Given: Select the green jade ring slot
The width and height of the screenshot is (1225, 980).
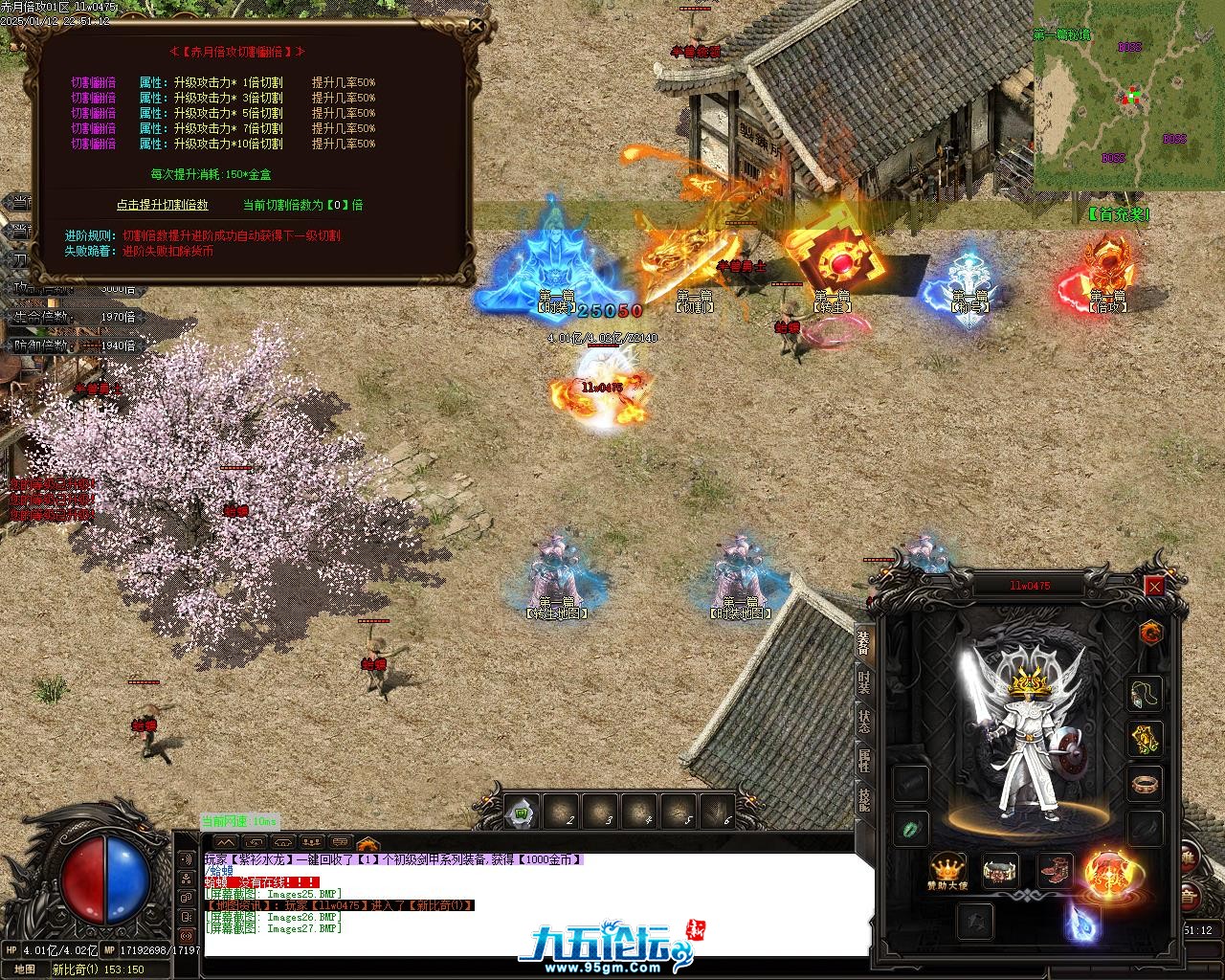Looking at the screenshot, I should point(910,828).
